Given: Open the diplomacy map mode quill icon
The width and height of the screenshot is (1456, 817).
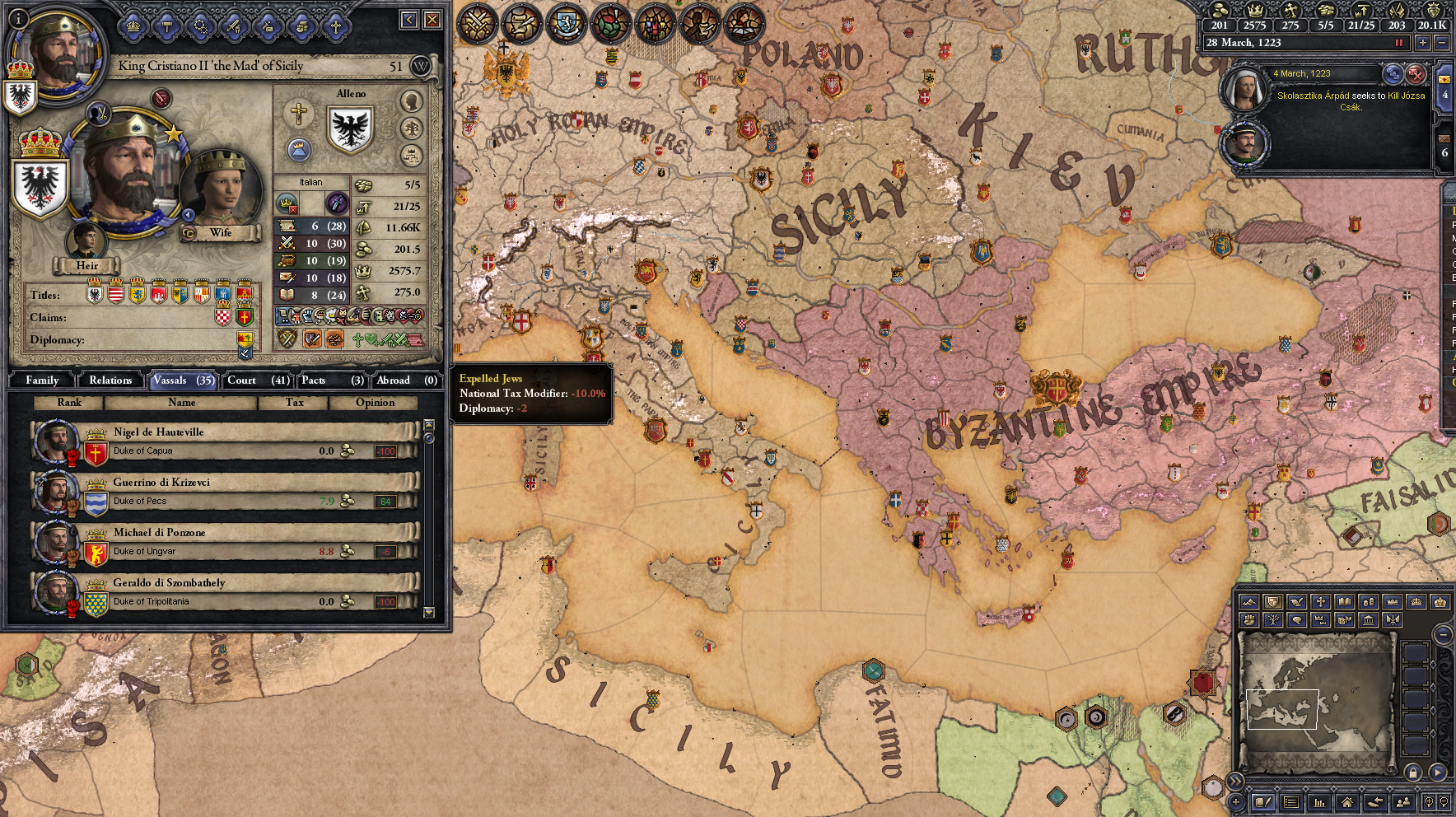Looking at the screenshot, I should (x=1296, y=602).
